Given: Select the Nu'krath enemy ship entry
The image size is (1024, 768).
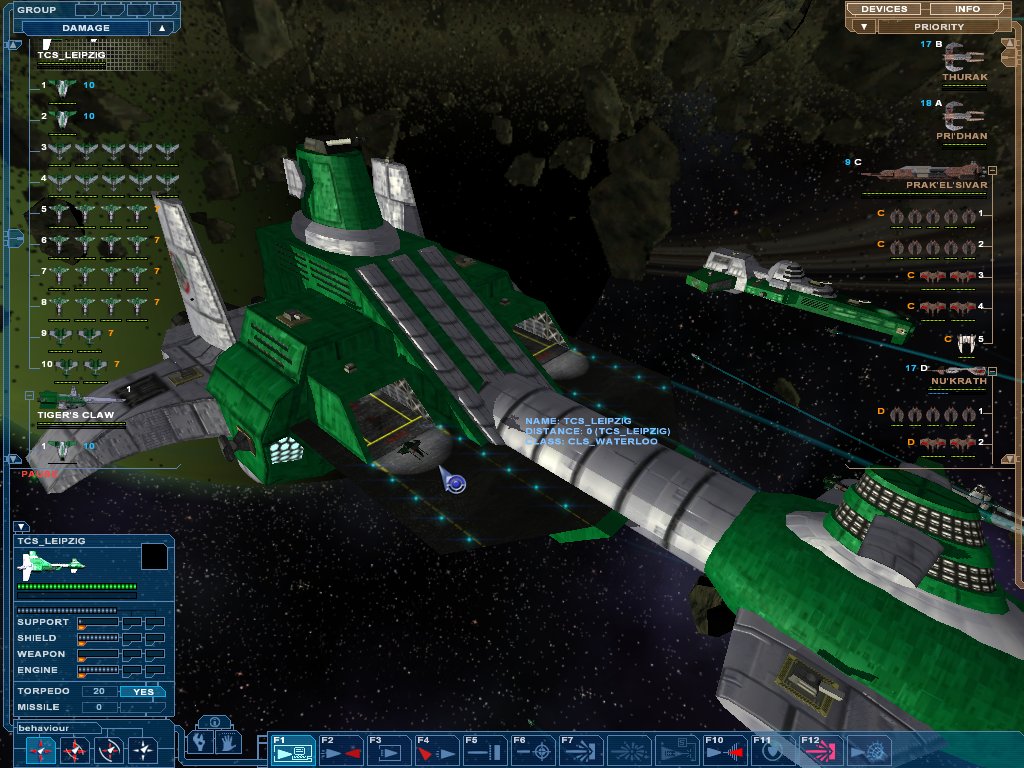Looking at the screenshot, I should click(958, 375).
